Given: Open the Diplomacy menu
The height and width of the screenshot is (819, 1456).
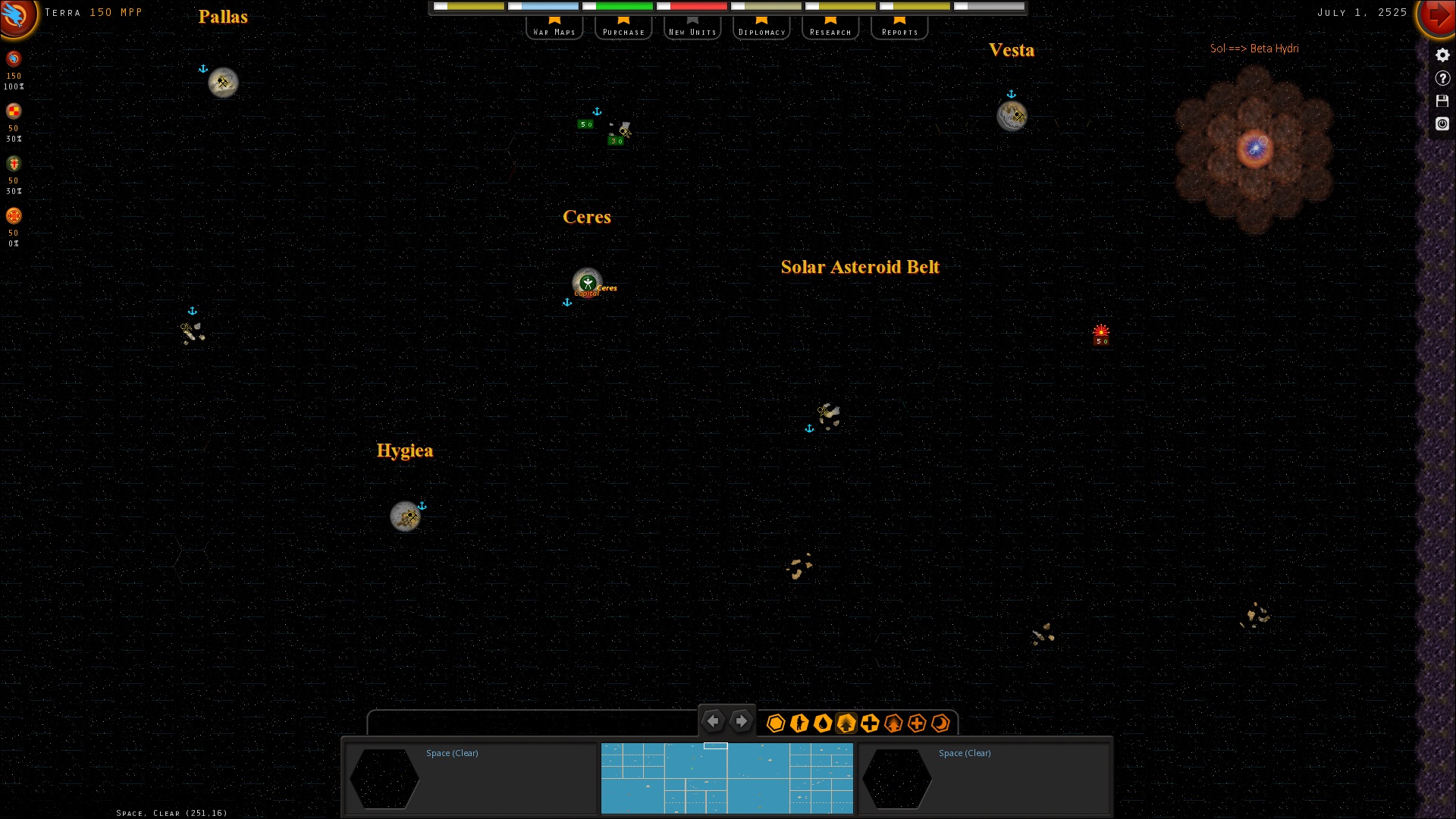Looking at the screenshot, I should 761,31.
